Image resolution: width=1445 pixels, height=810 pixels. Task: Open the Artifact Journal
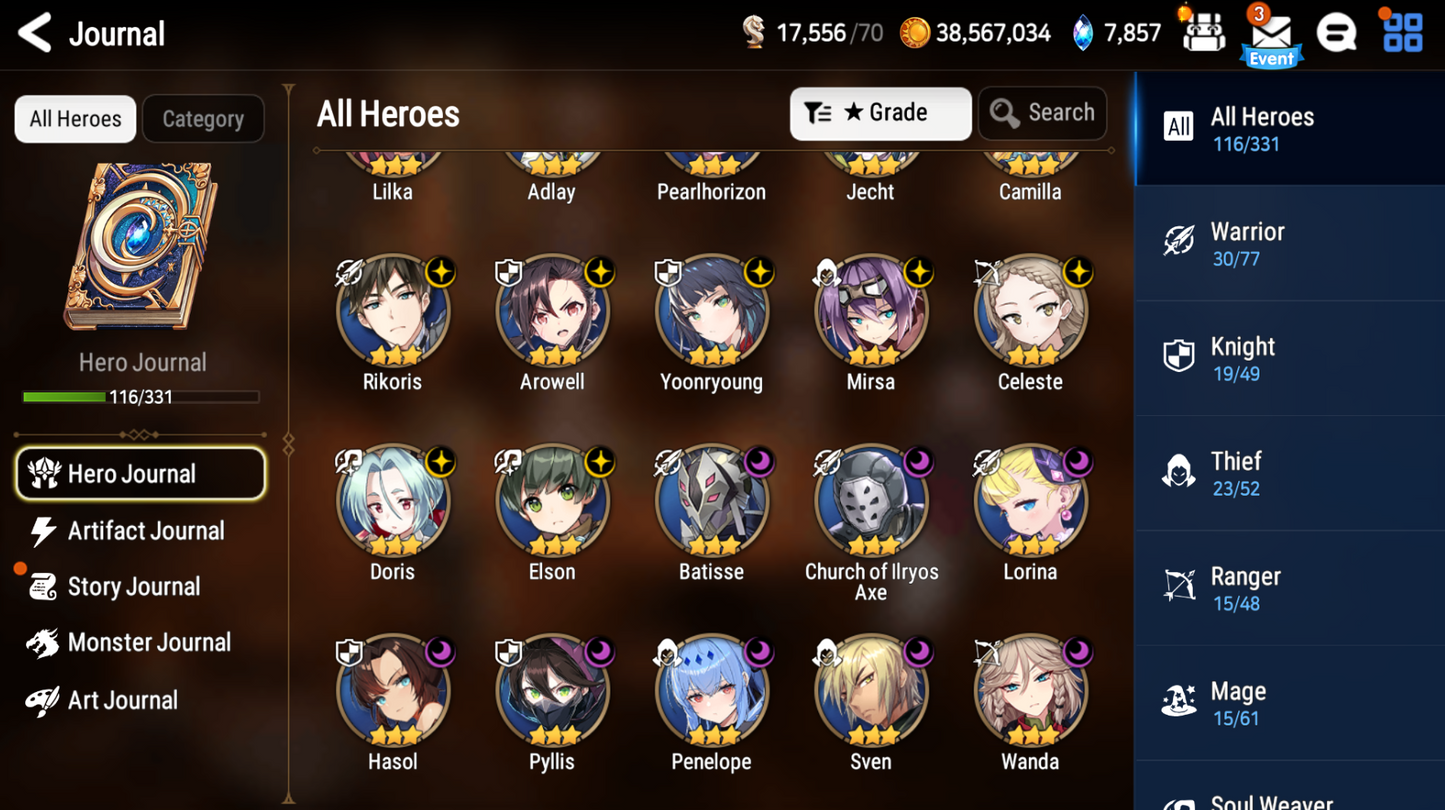pos(143,531)
